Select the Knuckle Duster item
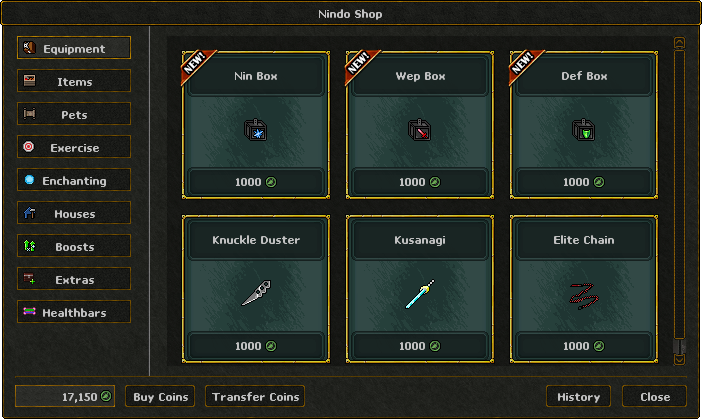 coord(255,289)
